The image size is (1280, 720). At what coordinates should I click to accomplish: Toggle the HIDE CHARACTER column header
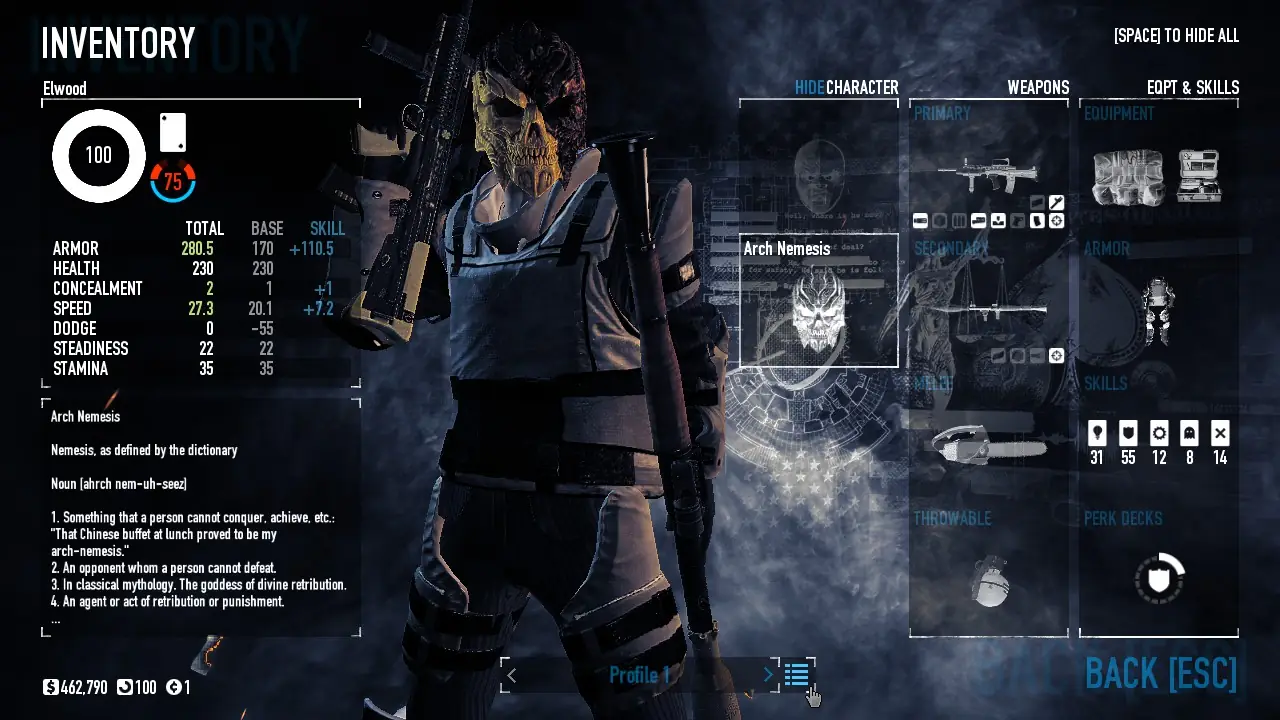[x=846, y=88]
